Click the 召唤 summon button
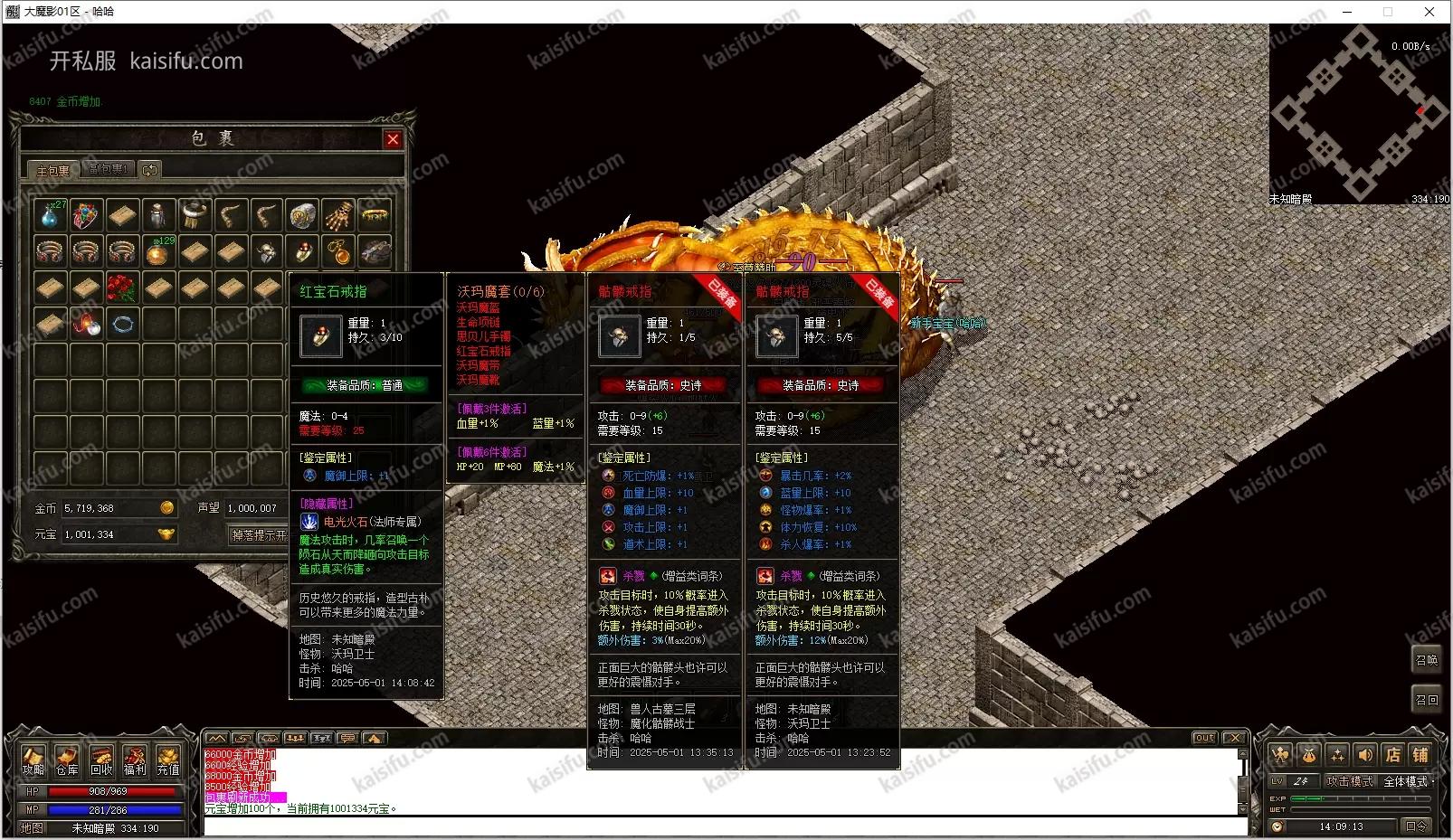Image resolution: width=1453 pixels, height=840 pixels. [1426, 660]
